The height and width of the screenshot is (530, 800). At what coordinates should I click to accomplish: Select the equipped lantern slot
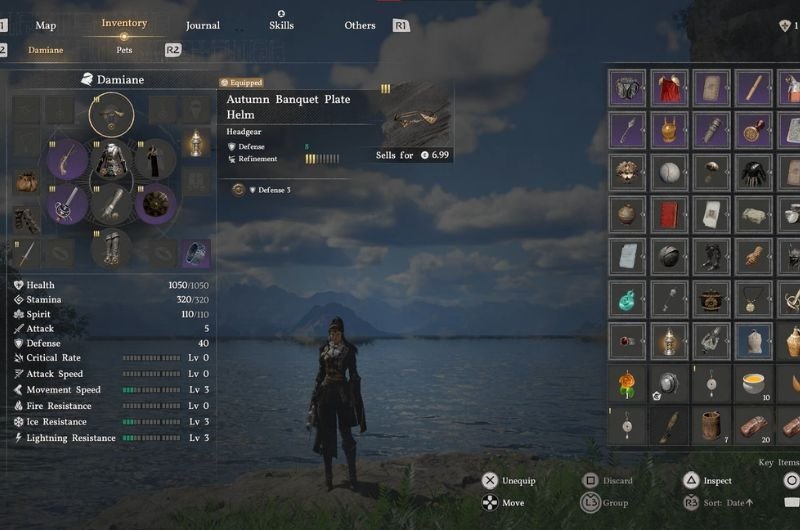click(196, 144)
